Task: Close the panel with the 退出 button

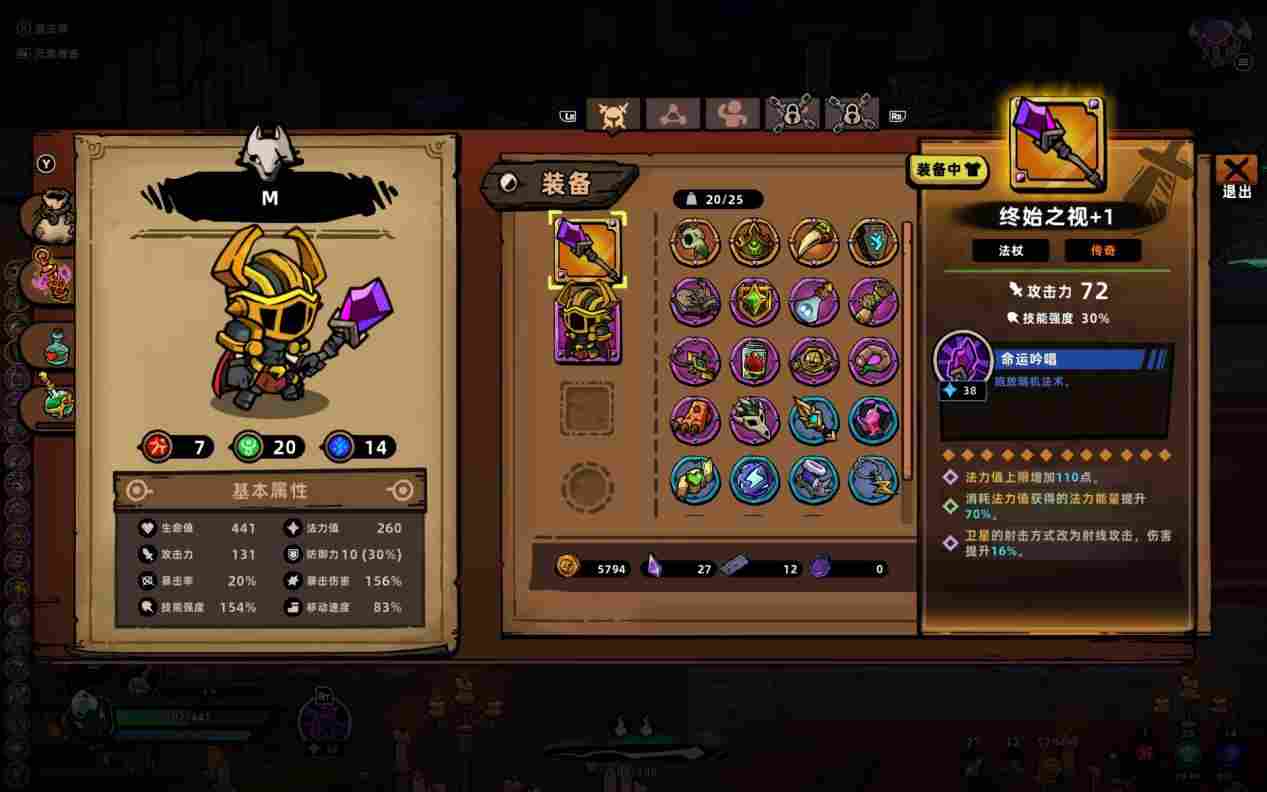Action: tap(1236, 177)
